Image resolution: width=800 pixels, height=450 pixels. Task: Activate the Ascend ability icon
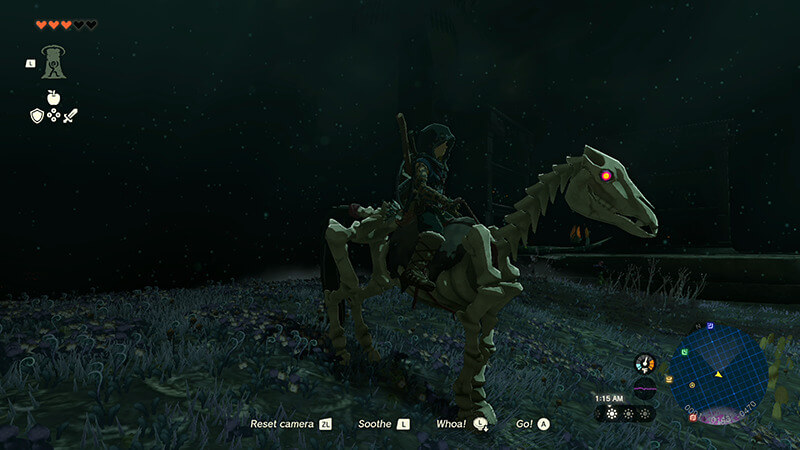tap(54, 63)
